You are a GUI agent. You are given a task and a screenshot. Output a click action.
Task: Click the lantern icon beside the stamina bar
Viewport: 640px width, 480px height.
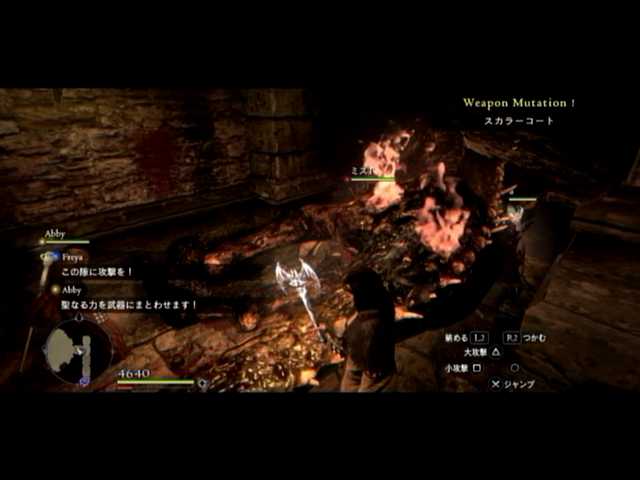(203, 383)
